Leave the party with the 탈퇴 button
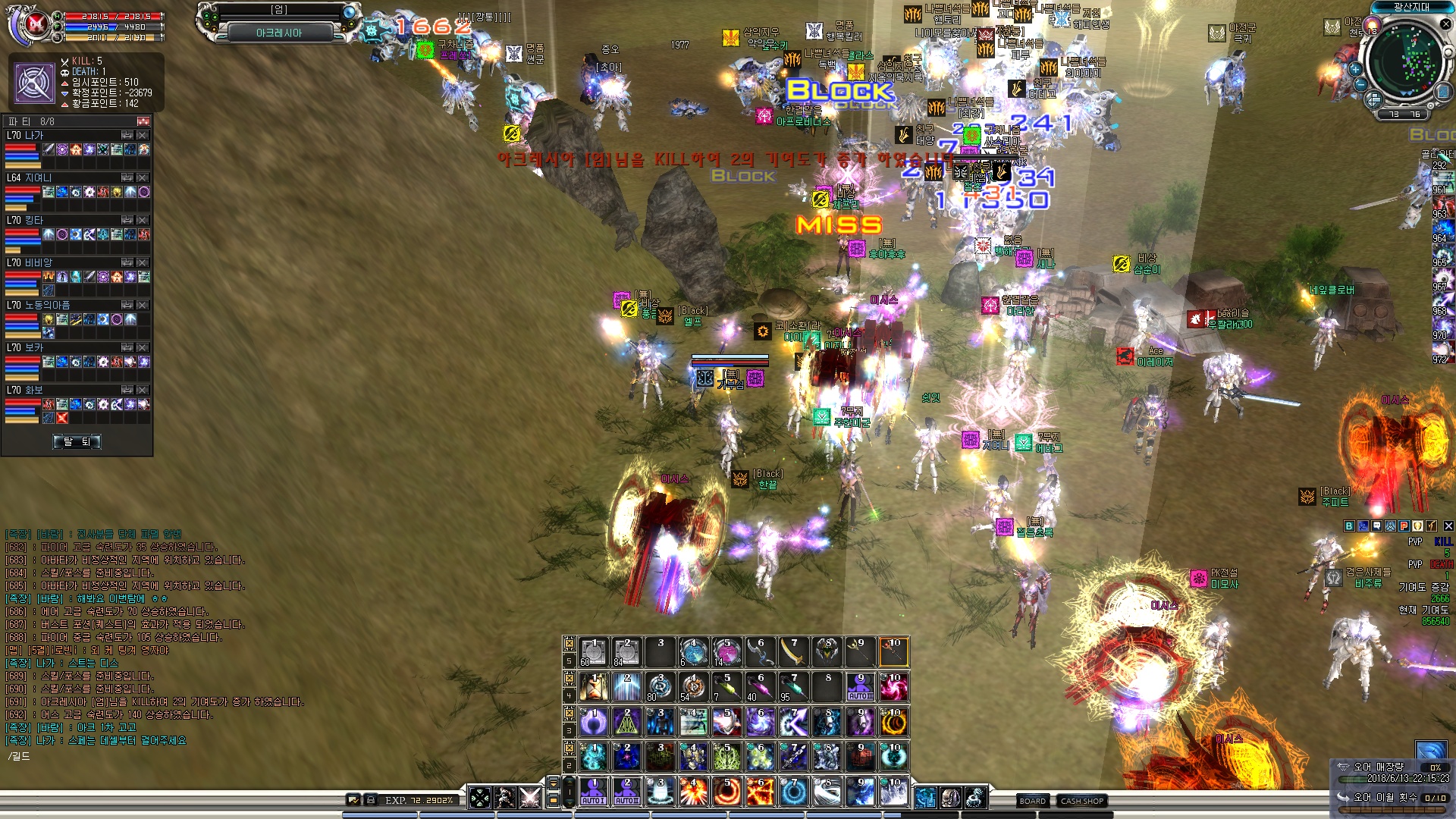 77,441
